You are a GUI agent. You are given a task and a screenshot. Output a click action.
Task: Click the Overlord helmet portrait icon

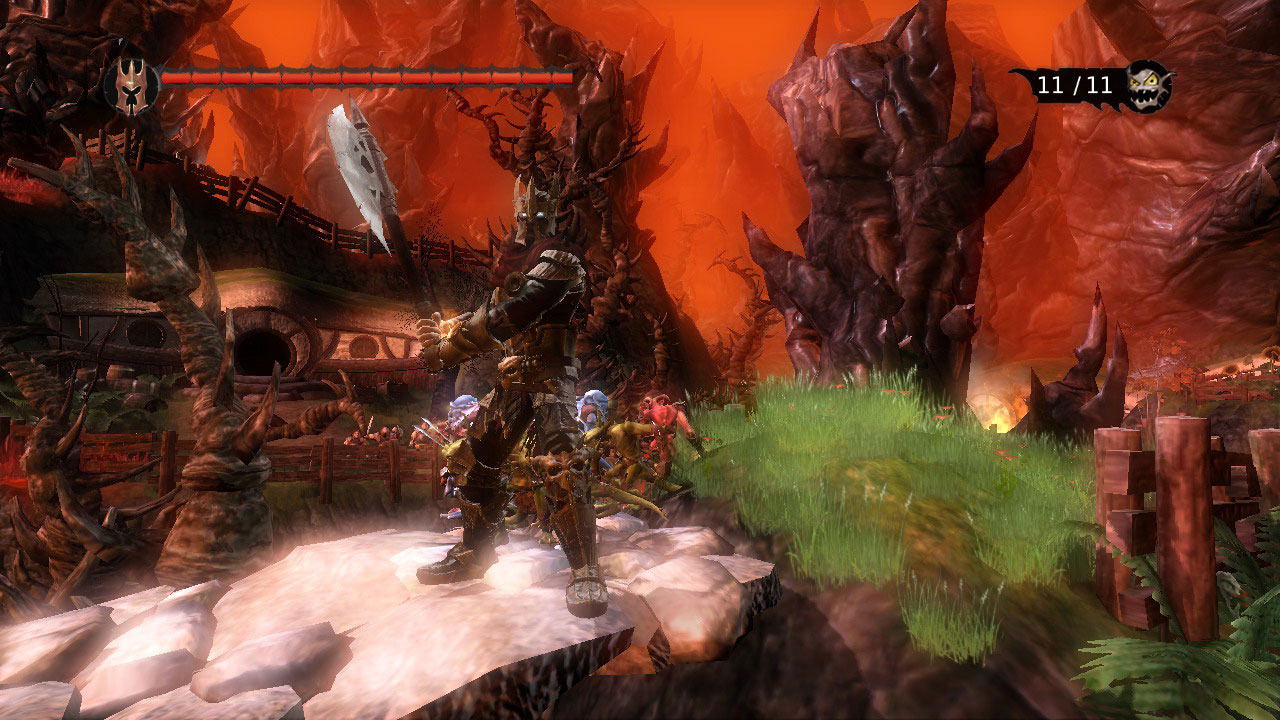[129, 80]
